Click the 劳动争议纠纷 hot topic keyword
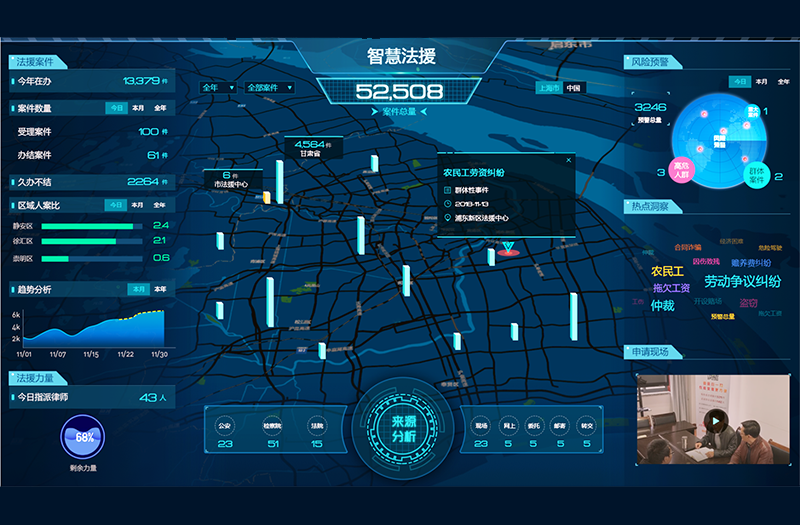The width and height of the screenshot is (800, 525). (742, 282)
